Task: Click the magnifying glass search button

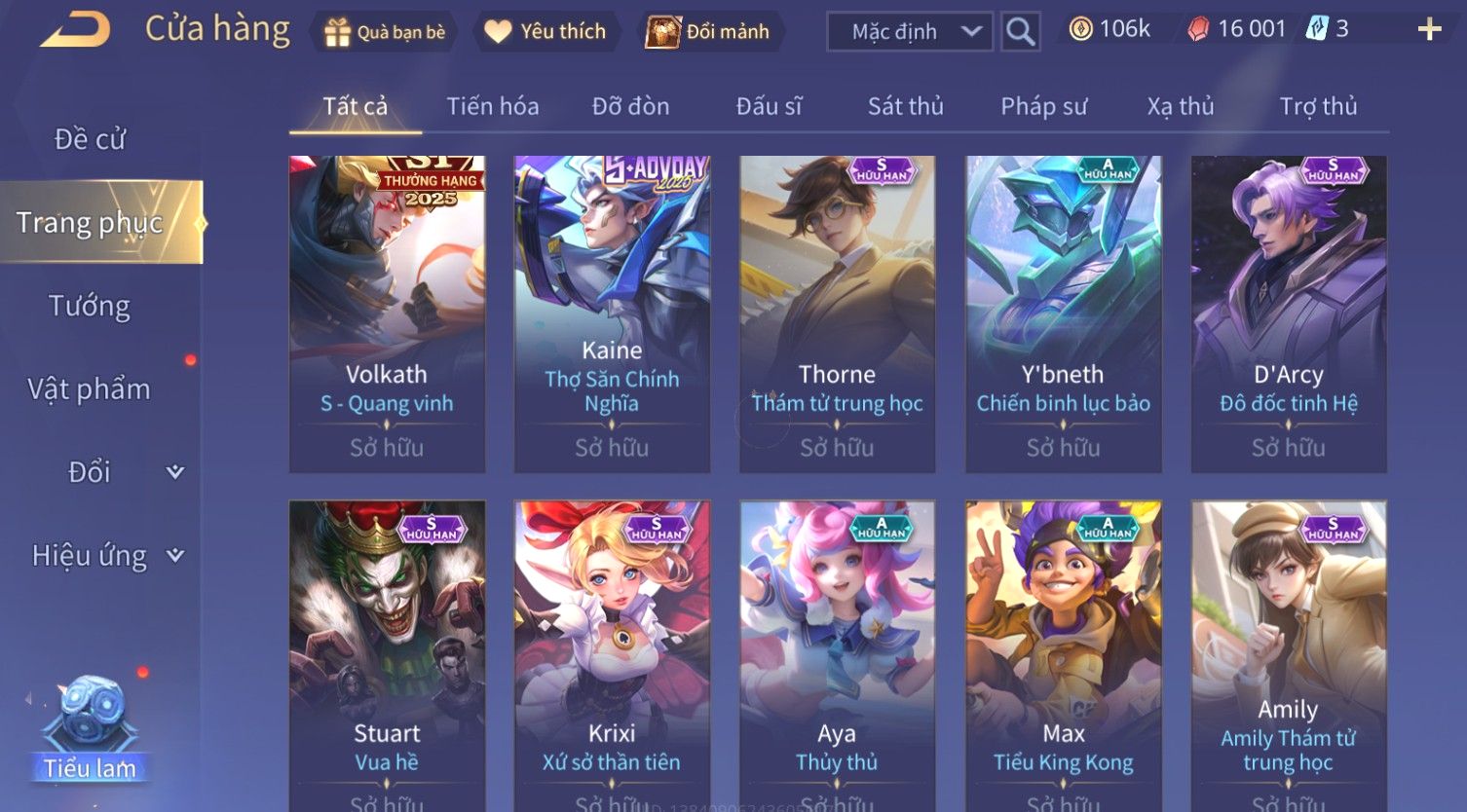Action: 1020,32
